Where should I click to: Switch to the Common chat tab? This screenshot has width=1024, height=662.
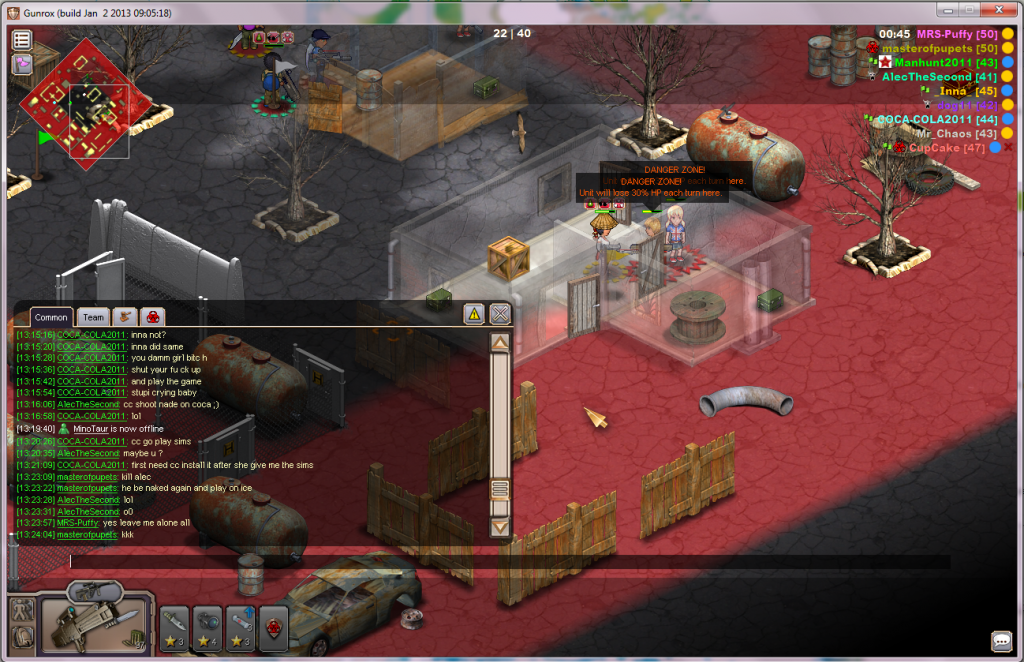click(x=51, y=317)
